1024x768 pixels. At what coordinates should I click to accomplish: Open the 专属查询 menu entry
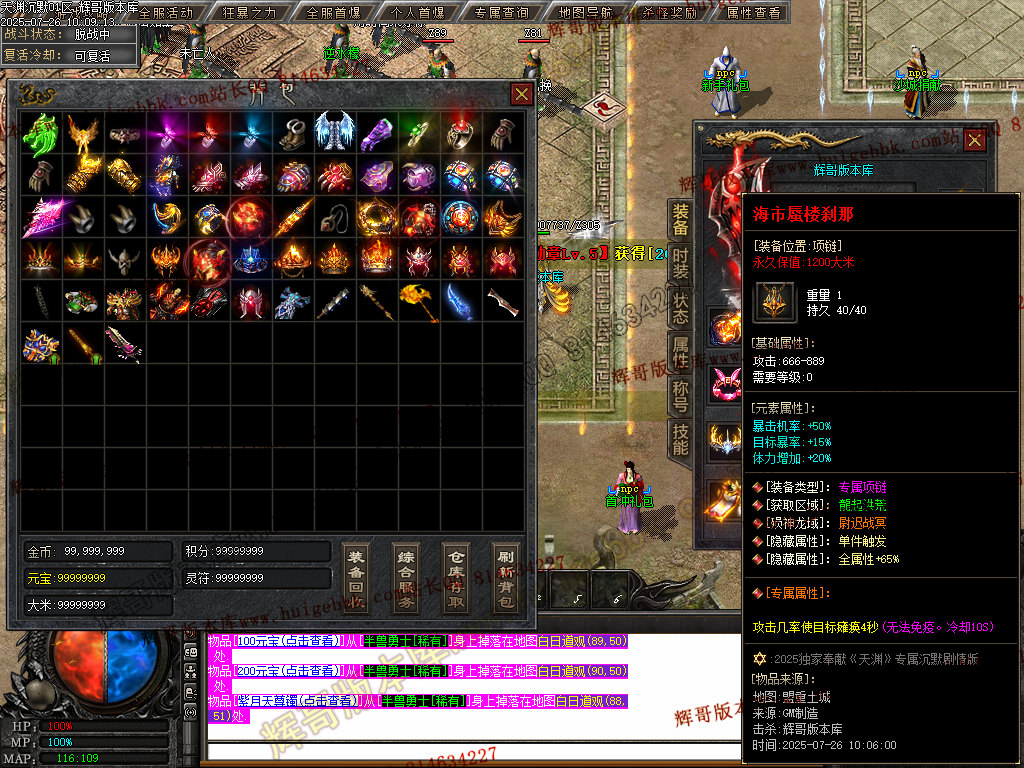tap(501, 13)
